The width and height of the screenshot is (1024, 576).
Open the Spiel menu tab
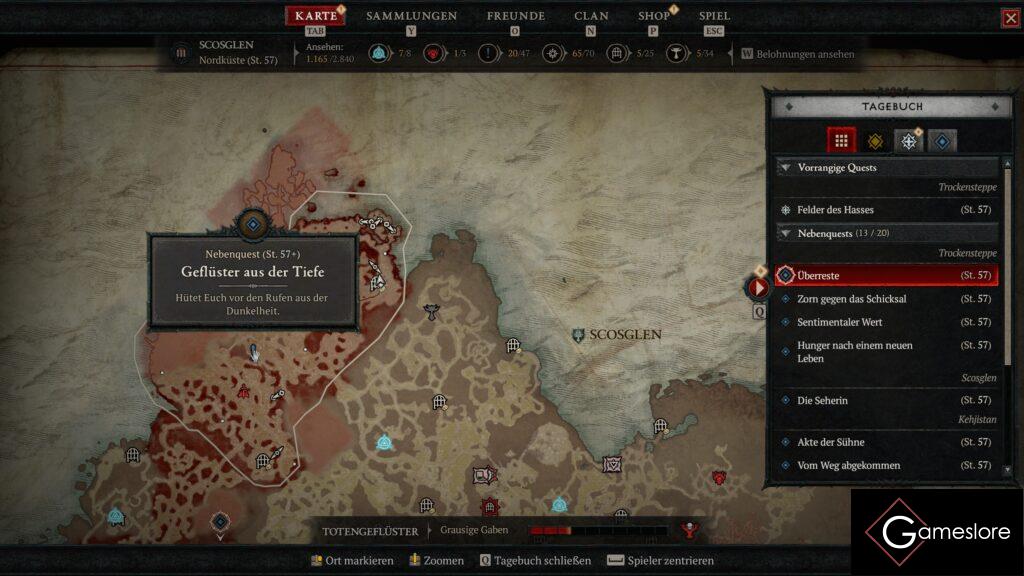point(714,16)
